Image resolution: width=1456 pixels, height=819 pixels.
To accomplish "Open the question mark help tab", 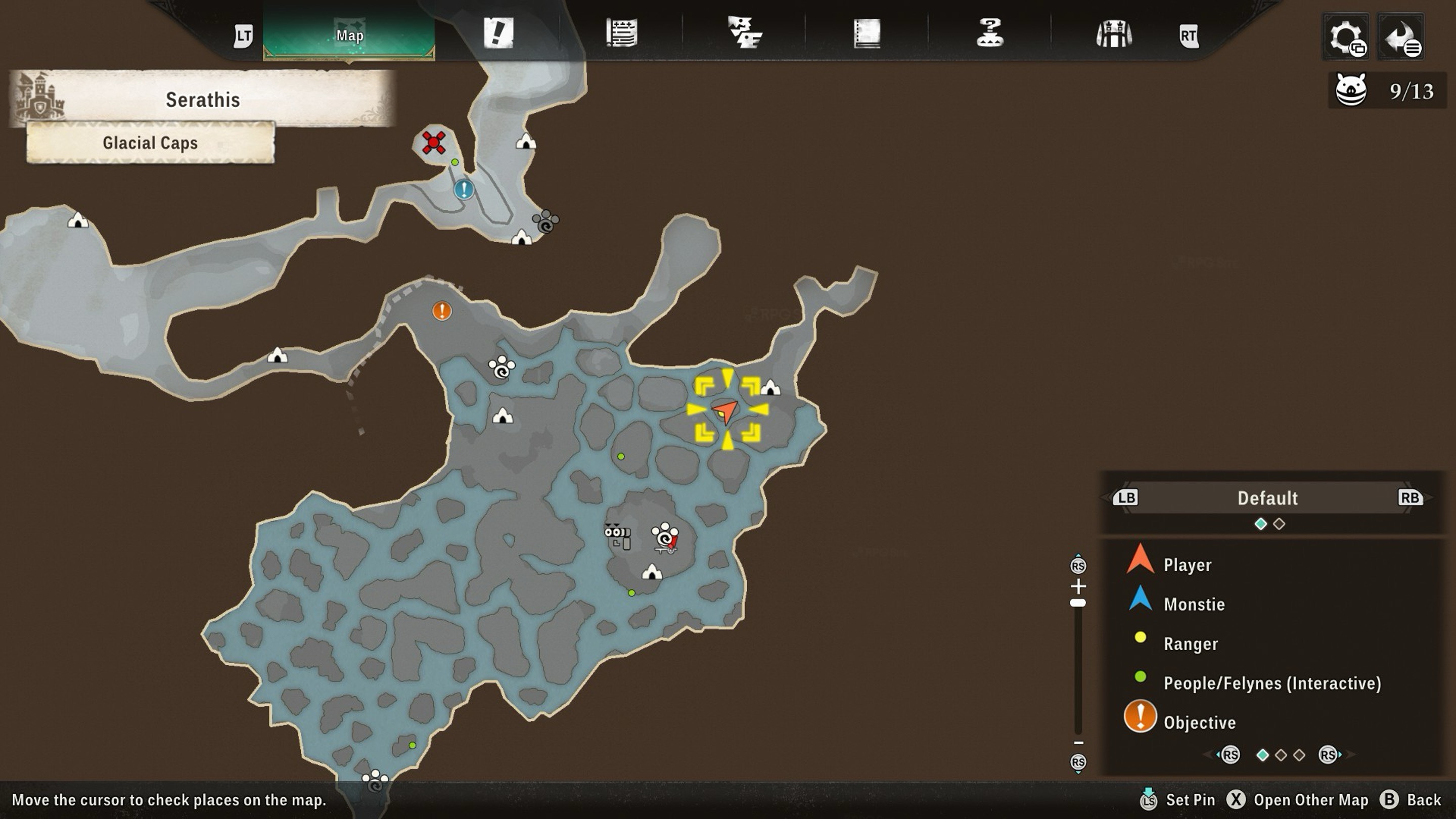I will coord(990,33).
